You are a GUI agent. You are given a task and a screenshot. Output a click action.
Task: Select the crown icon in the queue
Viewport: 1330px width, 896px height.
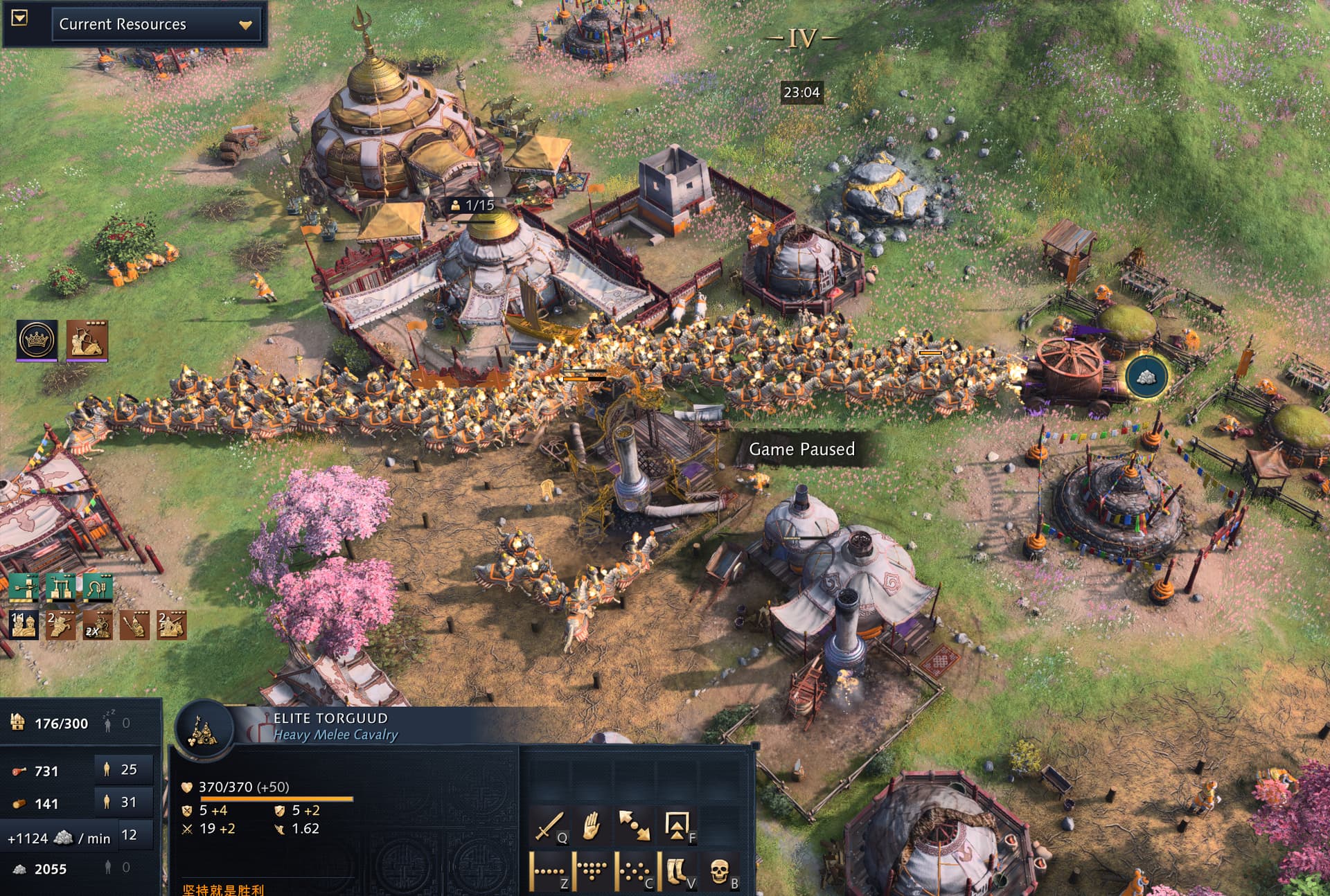click(x=37, y=339)
